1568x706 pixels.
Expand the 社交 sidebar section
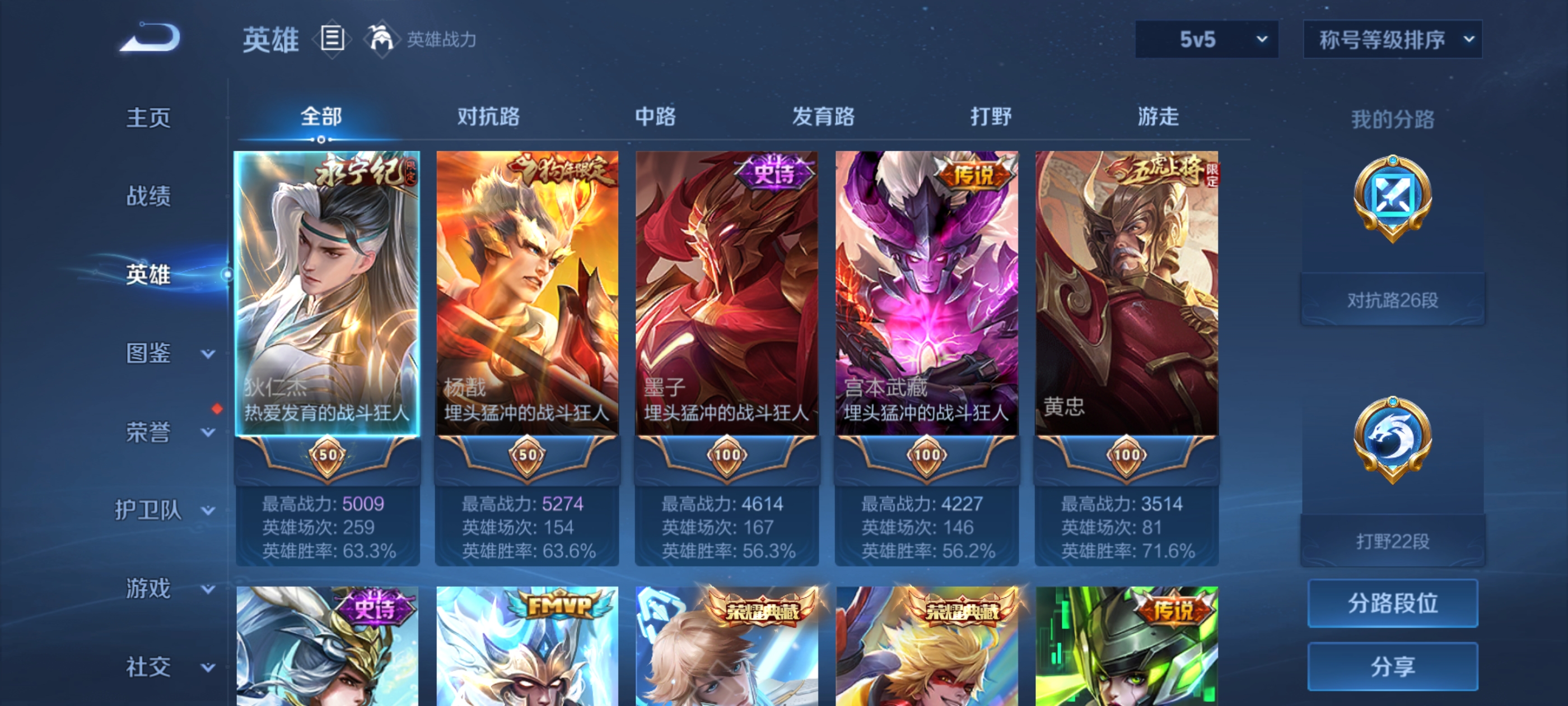tap(148, 667)
